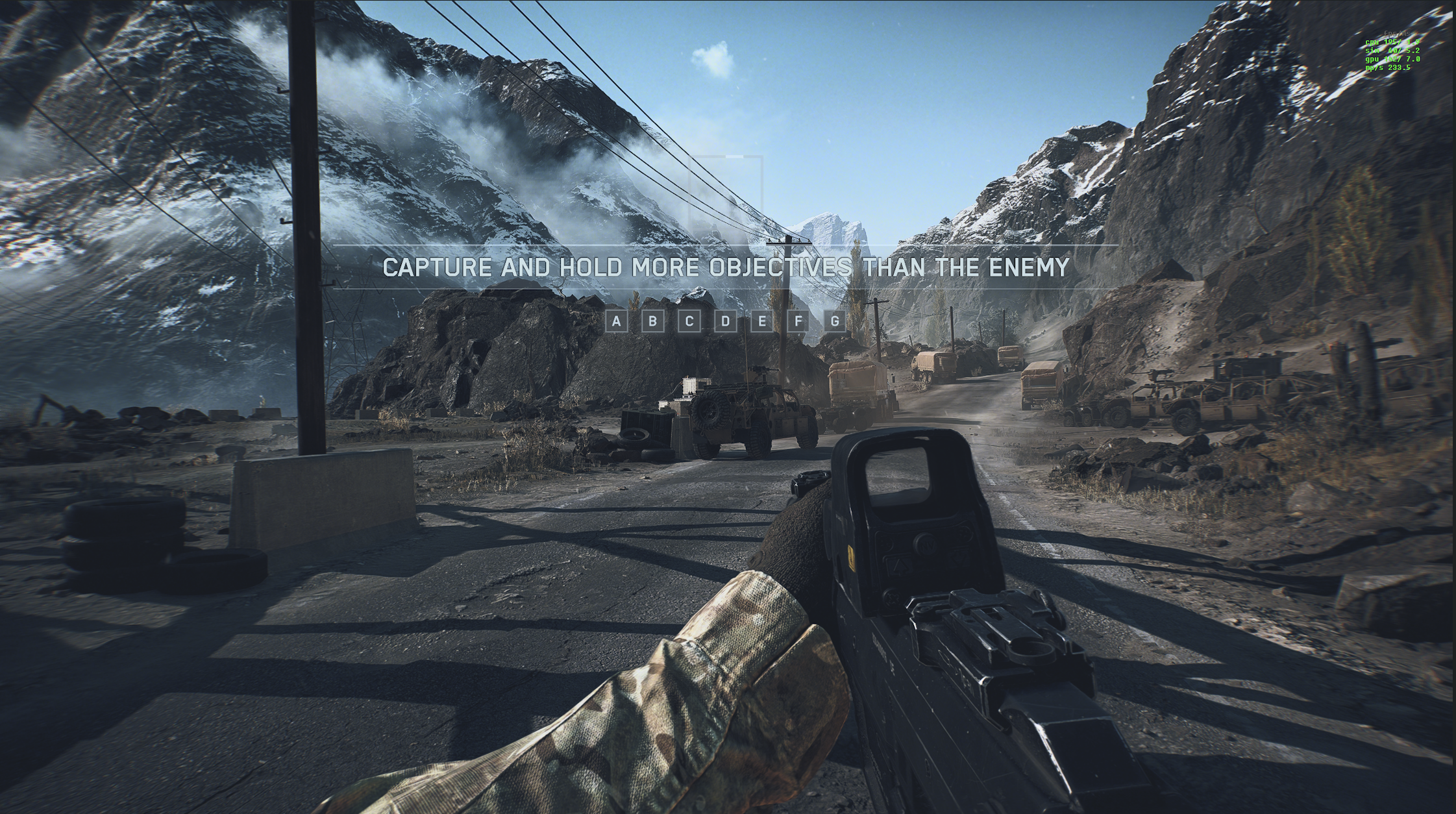This screenshot has height=814, width=1456.
Task: Click the objective B flag icon
Action: (652, 321)
